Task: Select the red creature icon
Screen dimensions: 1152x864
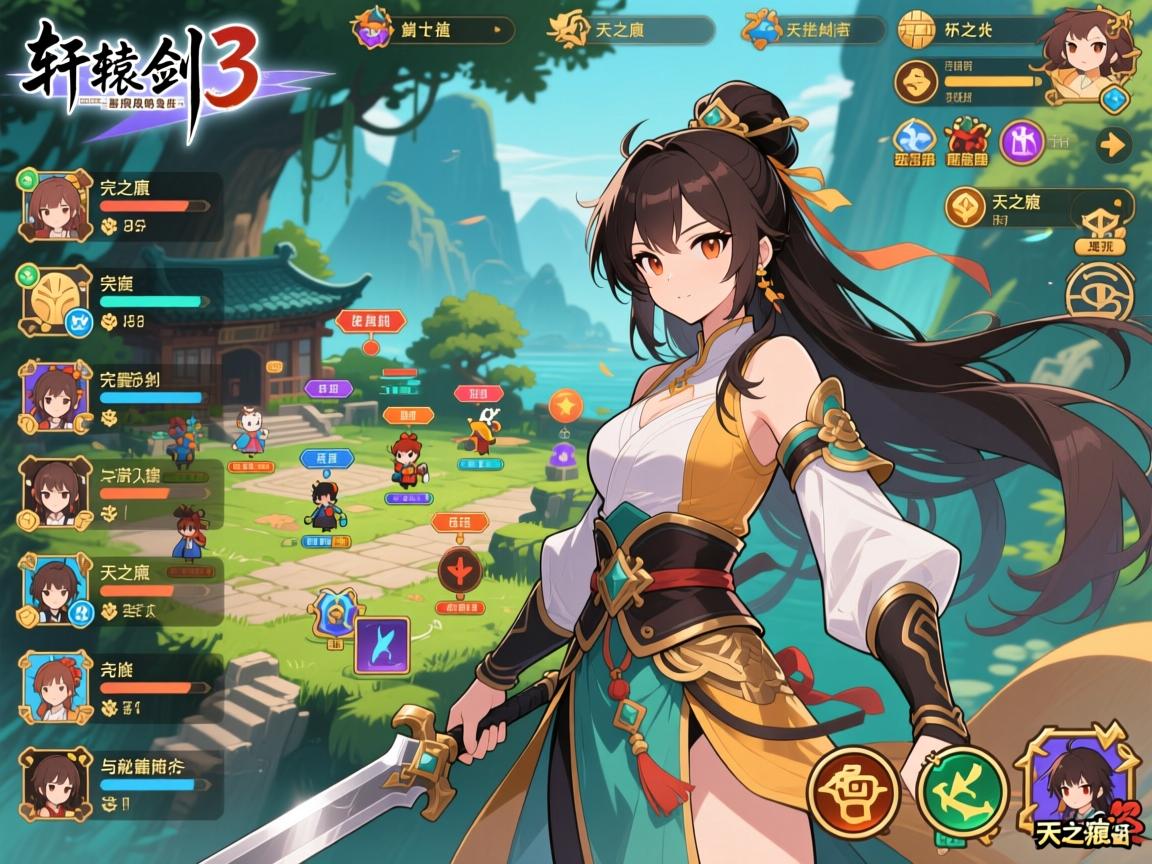Action: 966,141
